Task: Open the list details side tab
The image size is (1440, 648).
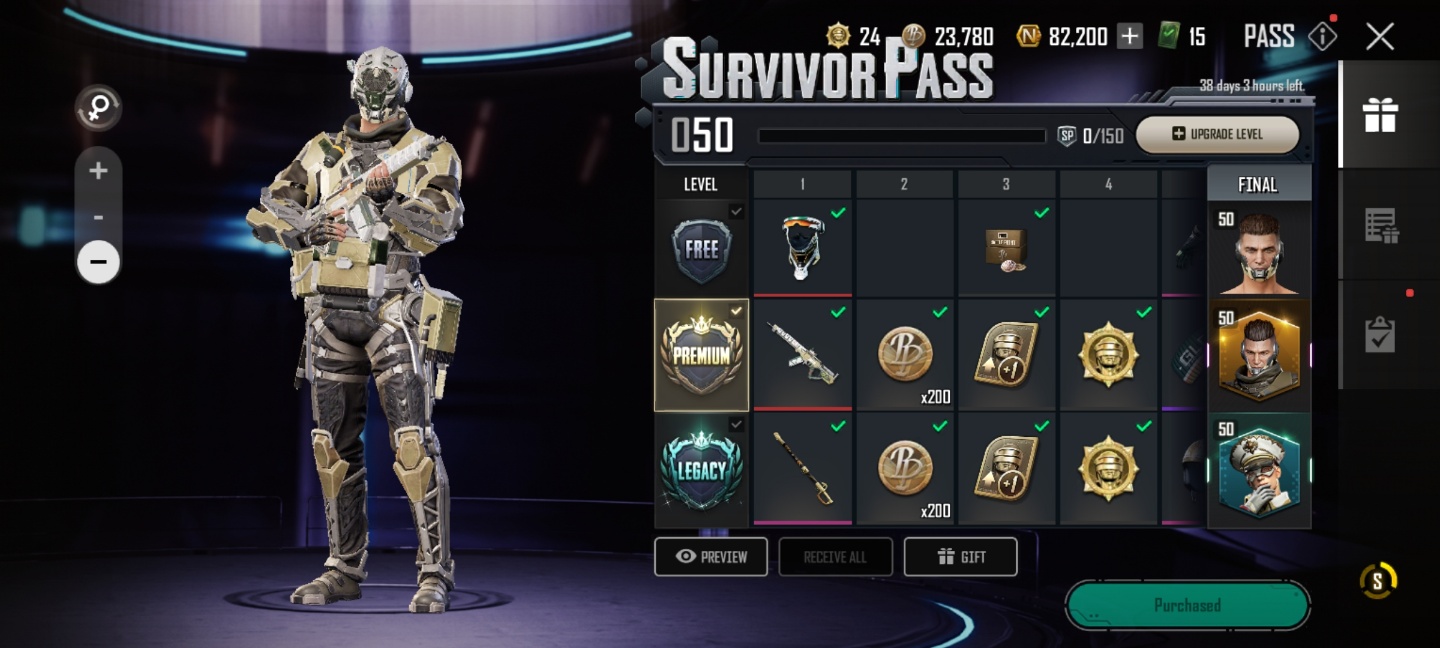Action: pyautogui.click(x=1380, y=226)
